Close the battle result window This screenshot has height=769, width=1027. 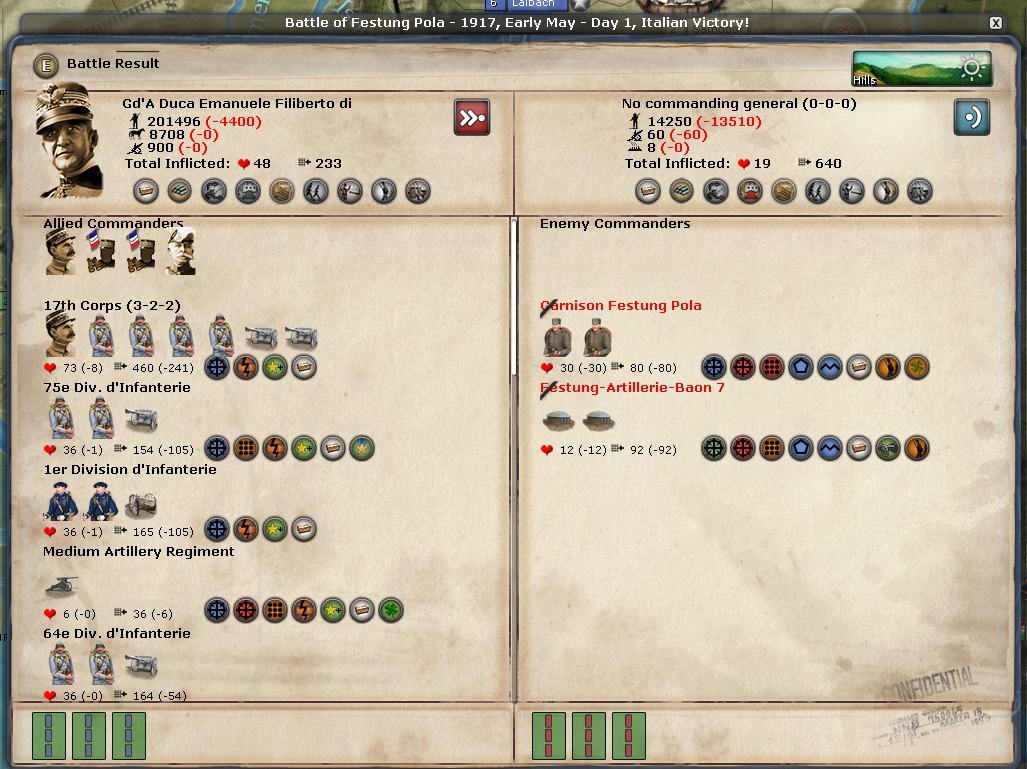995,22
